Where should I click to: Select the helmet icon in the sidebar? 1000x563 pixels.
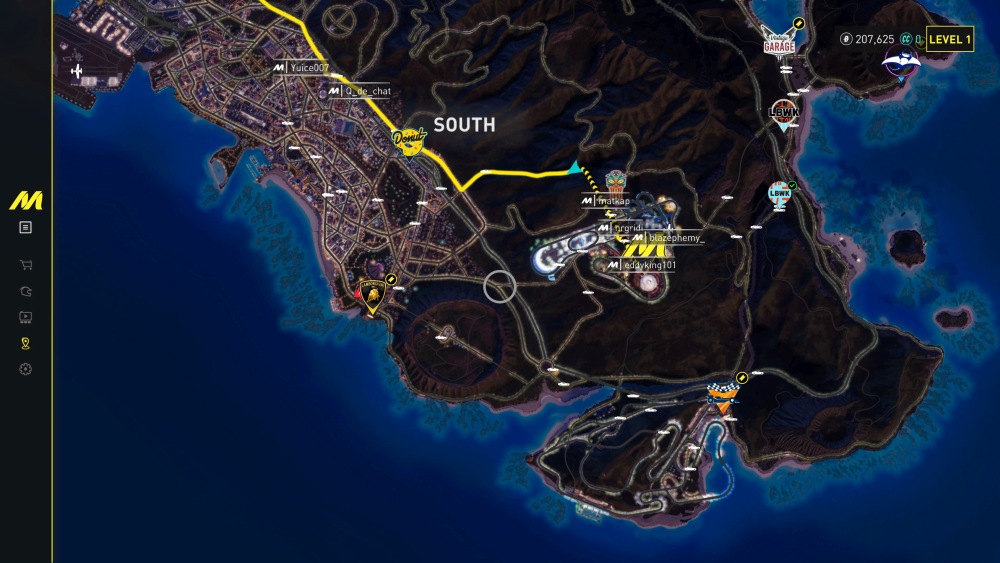coord(25,292)
